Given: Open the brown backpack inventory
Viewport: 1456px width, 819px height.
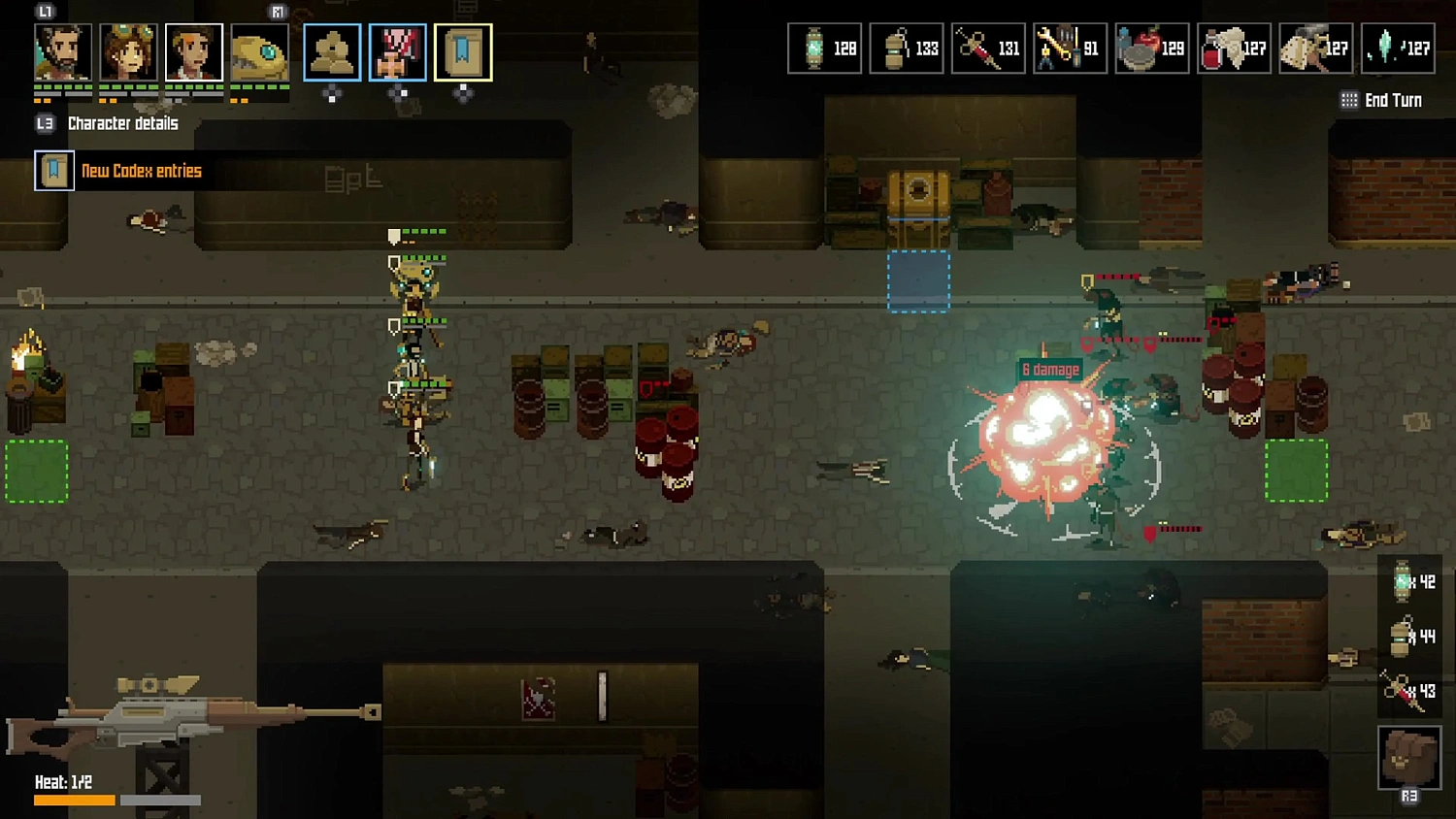Looking at the screenshot, I should point(1409,757).
